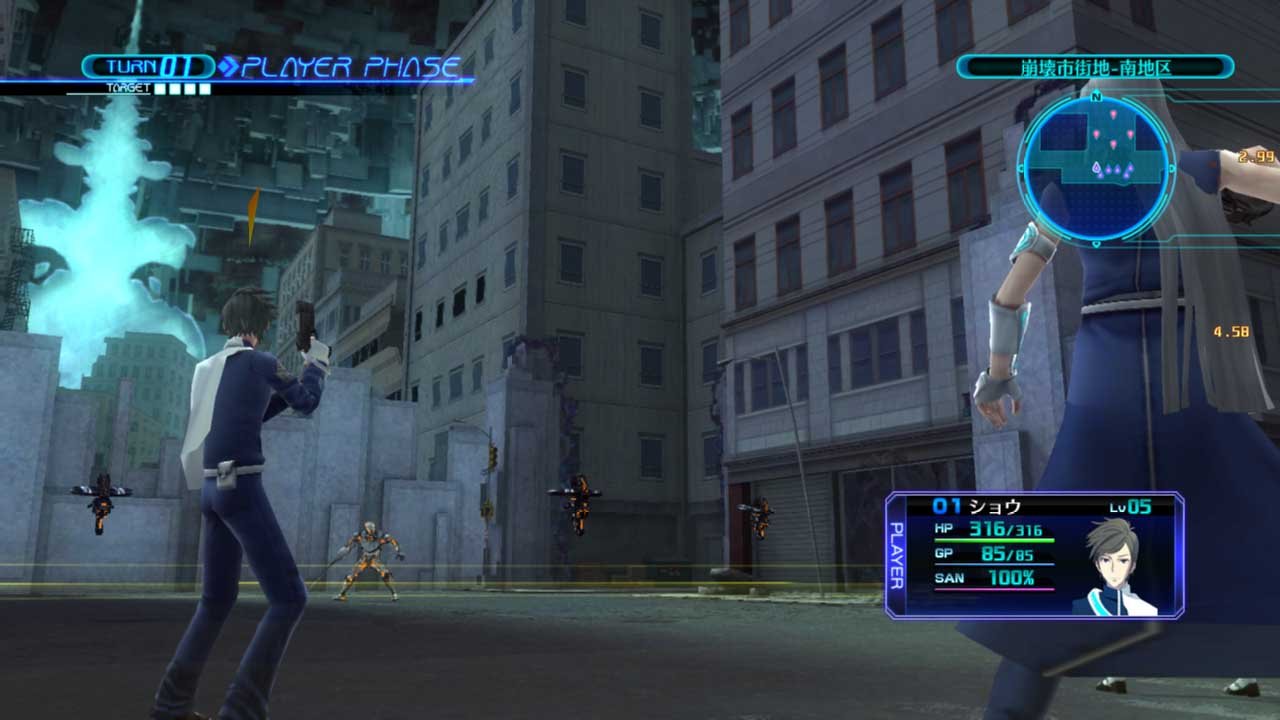Click the Lv05 level badge
The image size is (1280, 720).
coord(1130,507)
